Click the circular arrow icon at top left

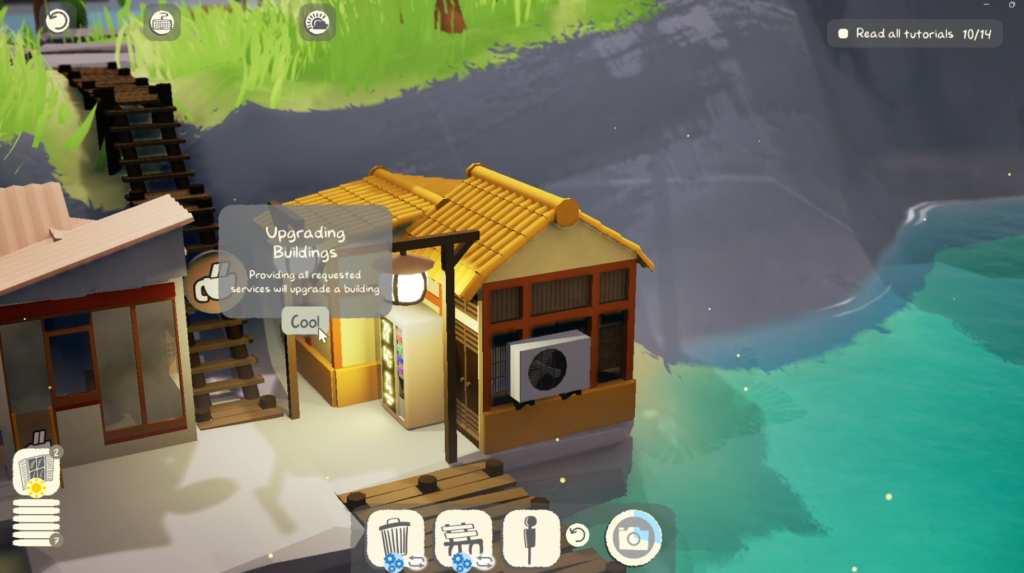pyautogui.click(x=57, y=21)
